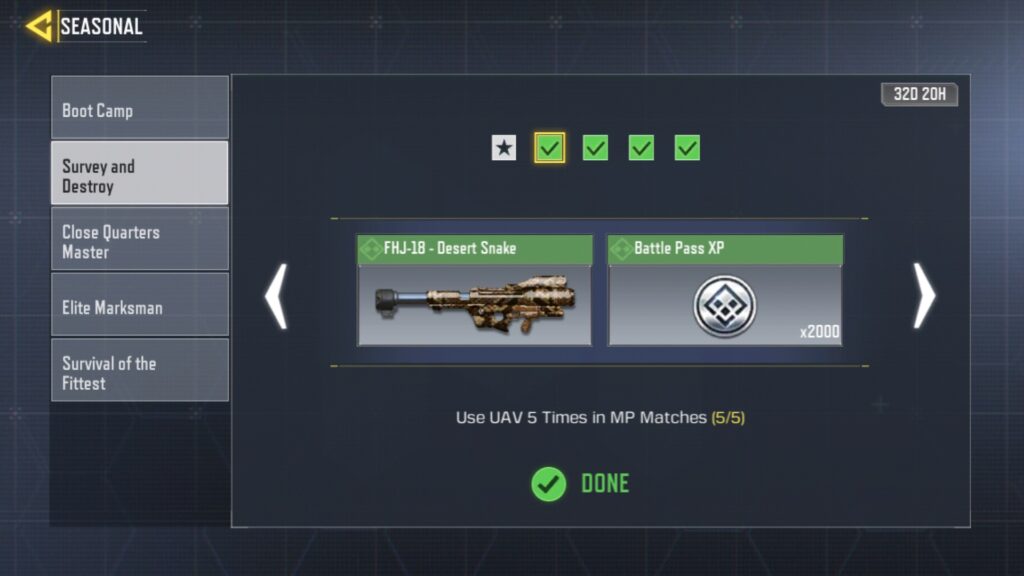This screenshot has height=576, width=1024.
Task: Switch to Close Quarters Master challenges
Action: (140, 241)
